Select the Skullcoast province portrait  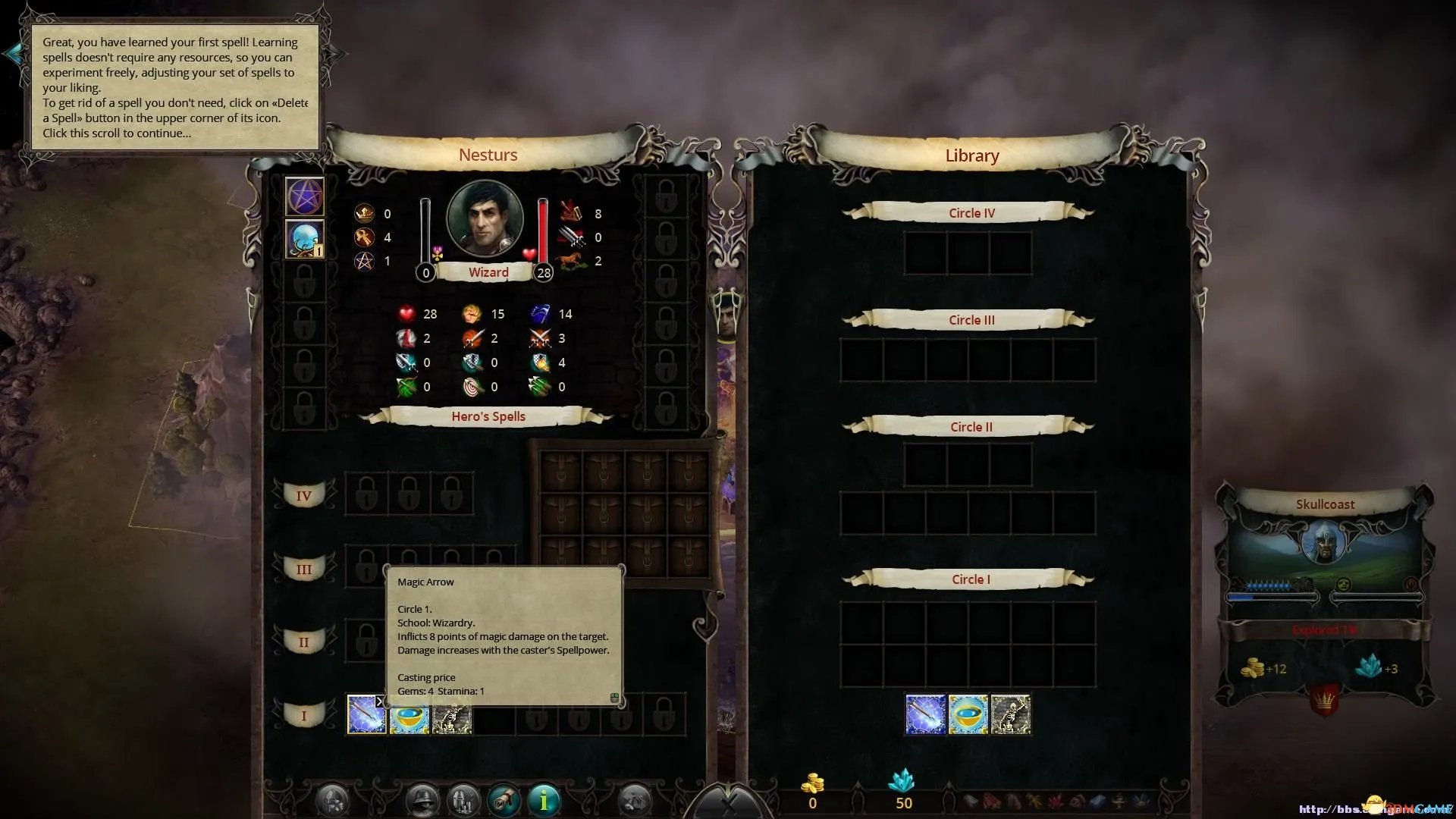1324,542
